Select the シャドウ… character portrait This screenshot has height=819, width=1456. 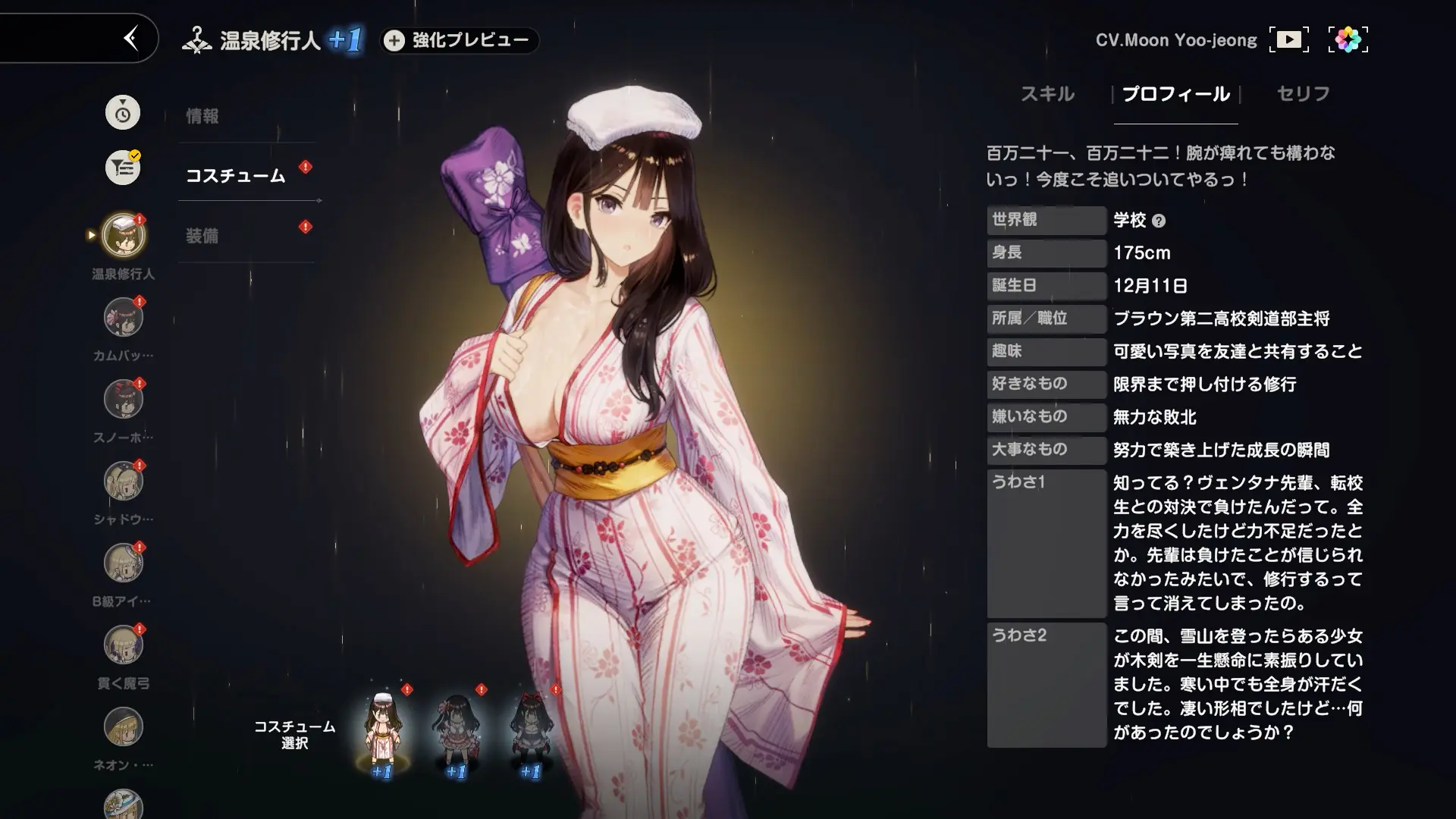click(x=123, y=482)
